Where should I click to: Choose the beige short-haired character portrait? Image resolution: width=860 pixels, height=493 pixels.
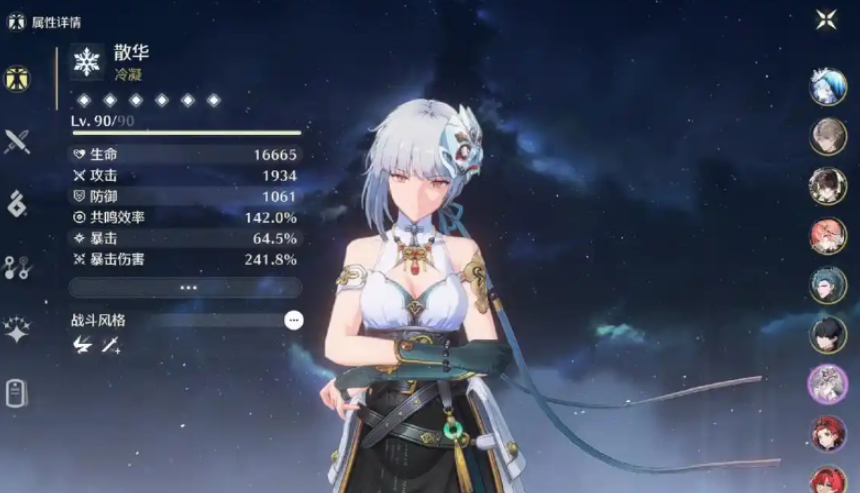[828, 136]
